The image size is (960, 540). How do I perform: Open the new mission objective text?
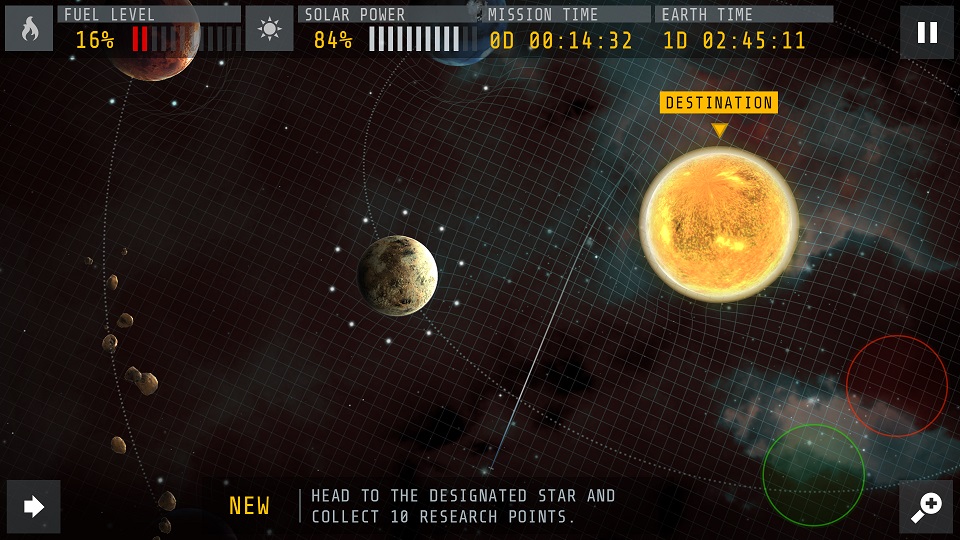(462, 506)
